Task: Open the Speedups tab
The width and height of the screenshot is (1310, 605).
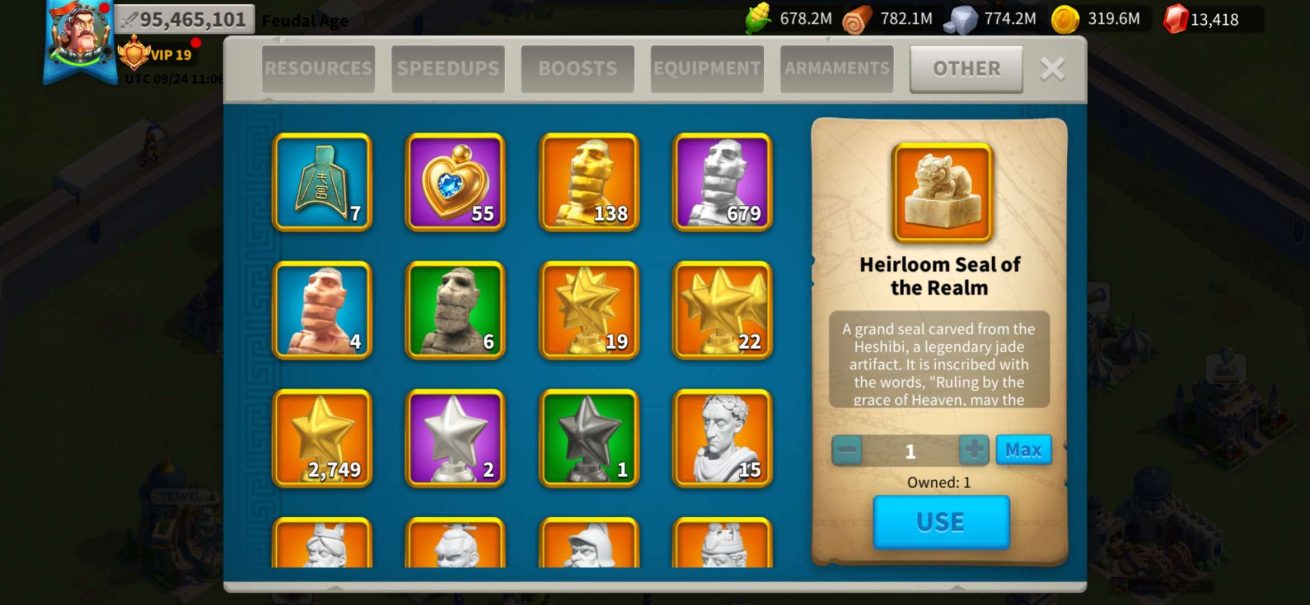Action: point(448,69)
